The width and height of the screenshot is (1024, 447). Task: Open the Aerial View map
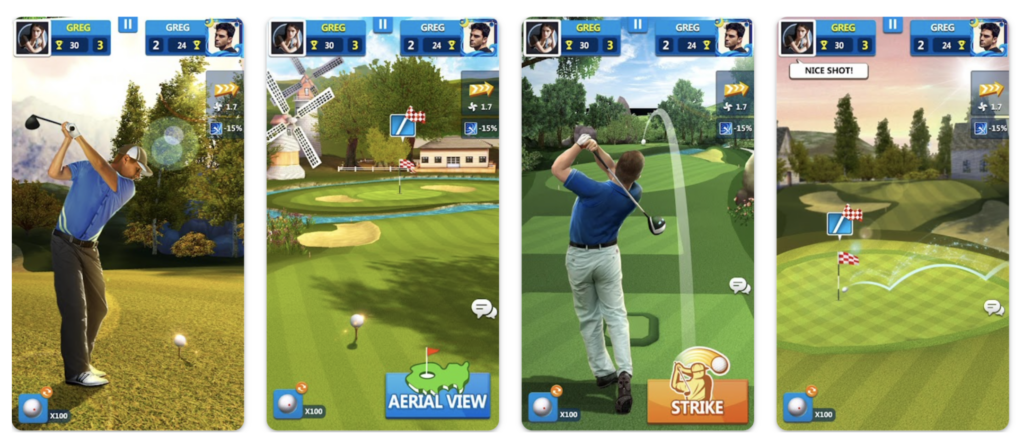(437, 391)
